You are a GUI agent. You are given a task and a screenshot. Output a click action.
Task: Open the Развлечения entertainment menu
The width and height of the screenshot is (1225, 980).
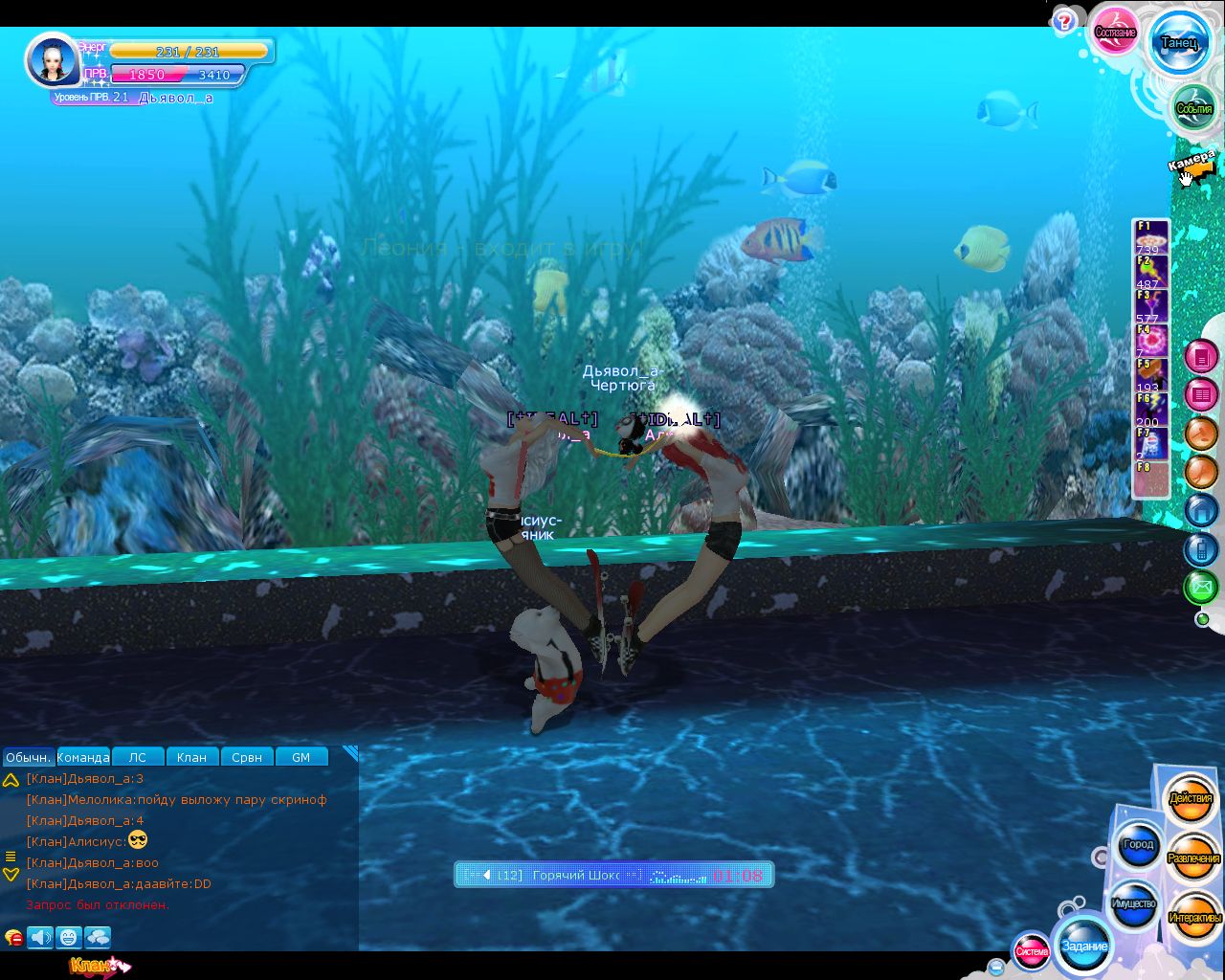click(1193, 858)
